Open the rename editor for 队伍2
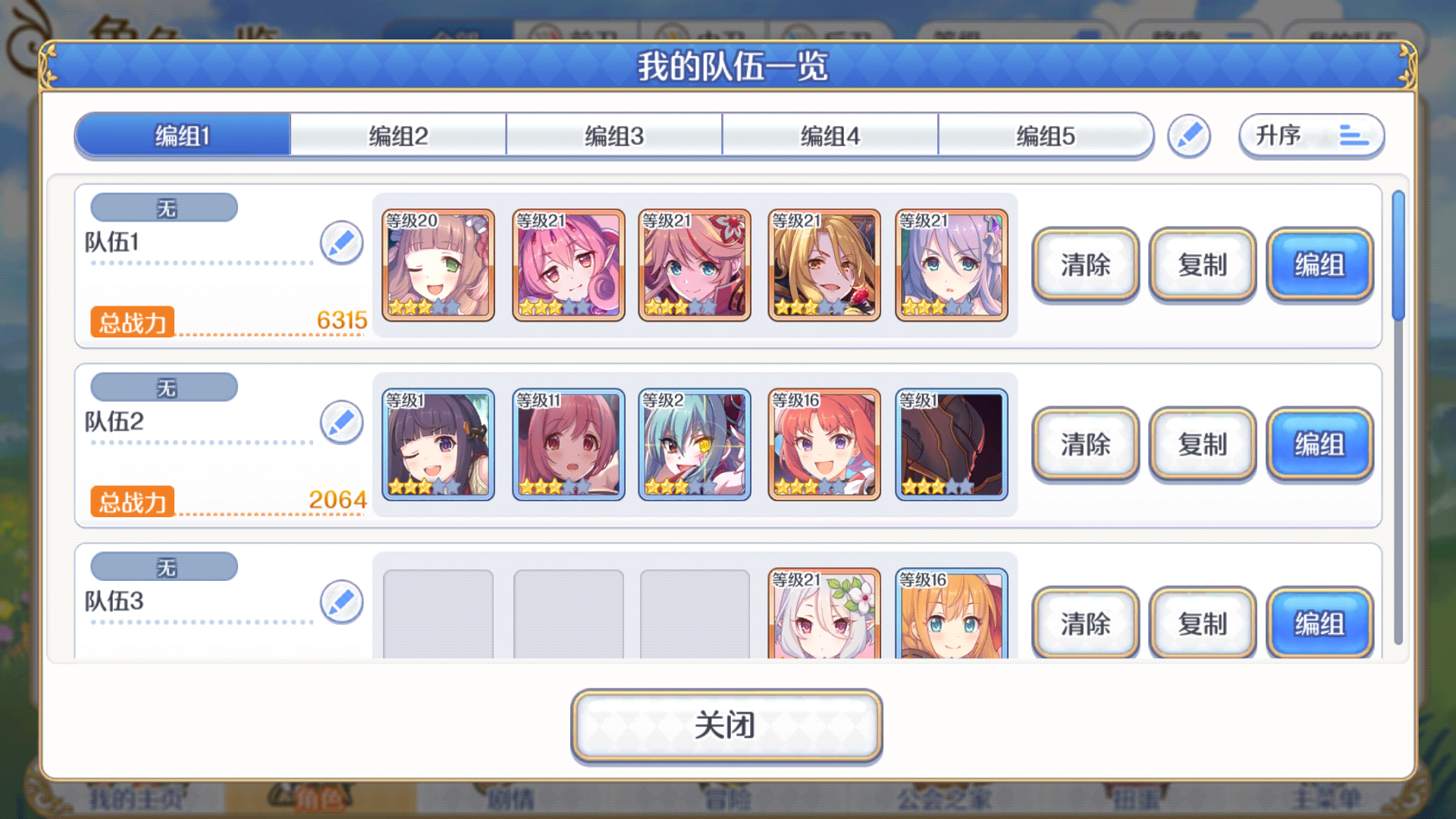This screenshot has width=1456, height=819. pos(342,422)
